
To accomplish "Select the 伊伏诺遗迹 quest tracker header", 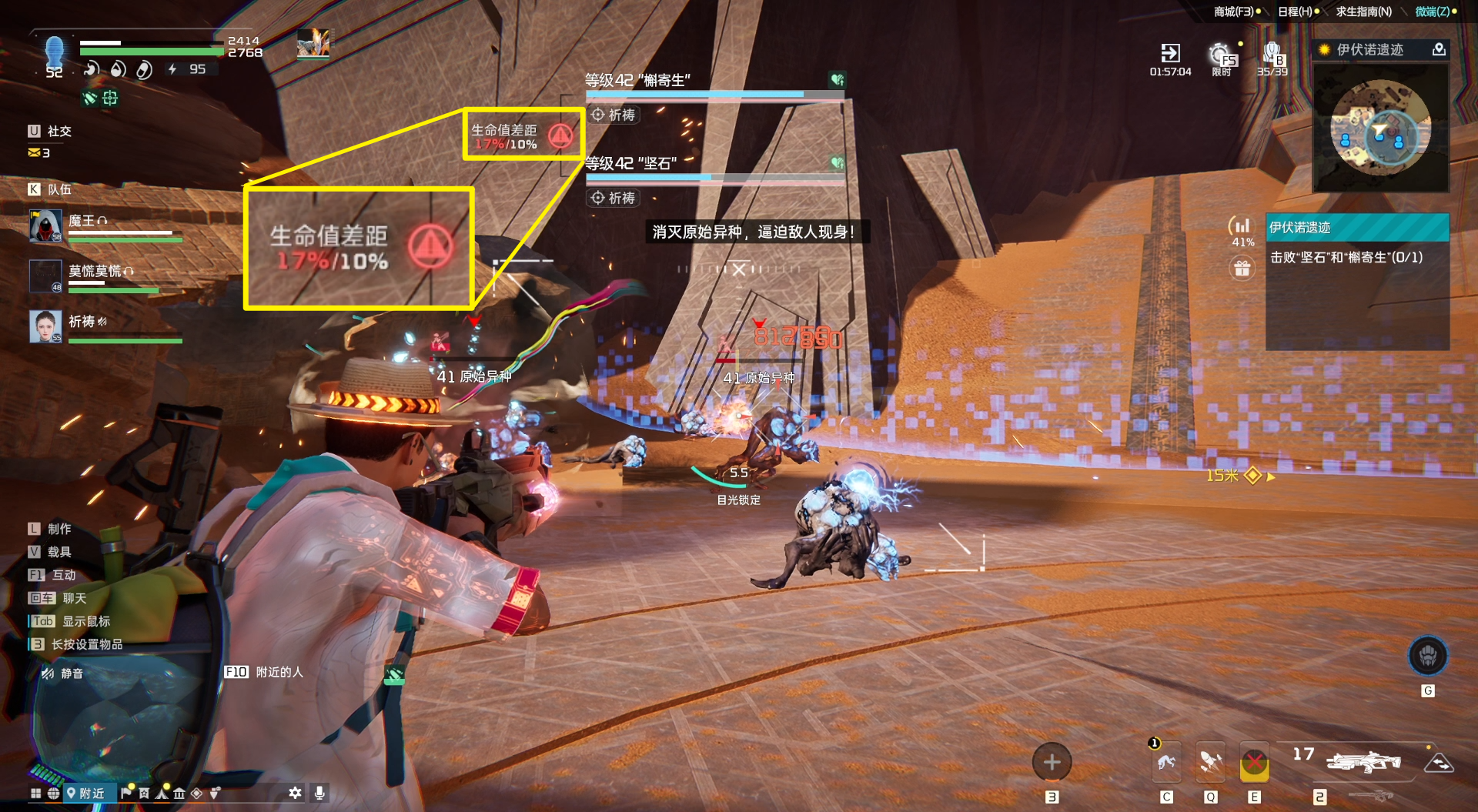I will point(1357,228).
